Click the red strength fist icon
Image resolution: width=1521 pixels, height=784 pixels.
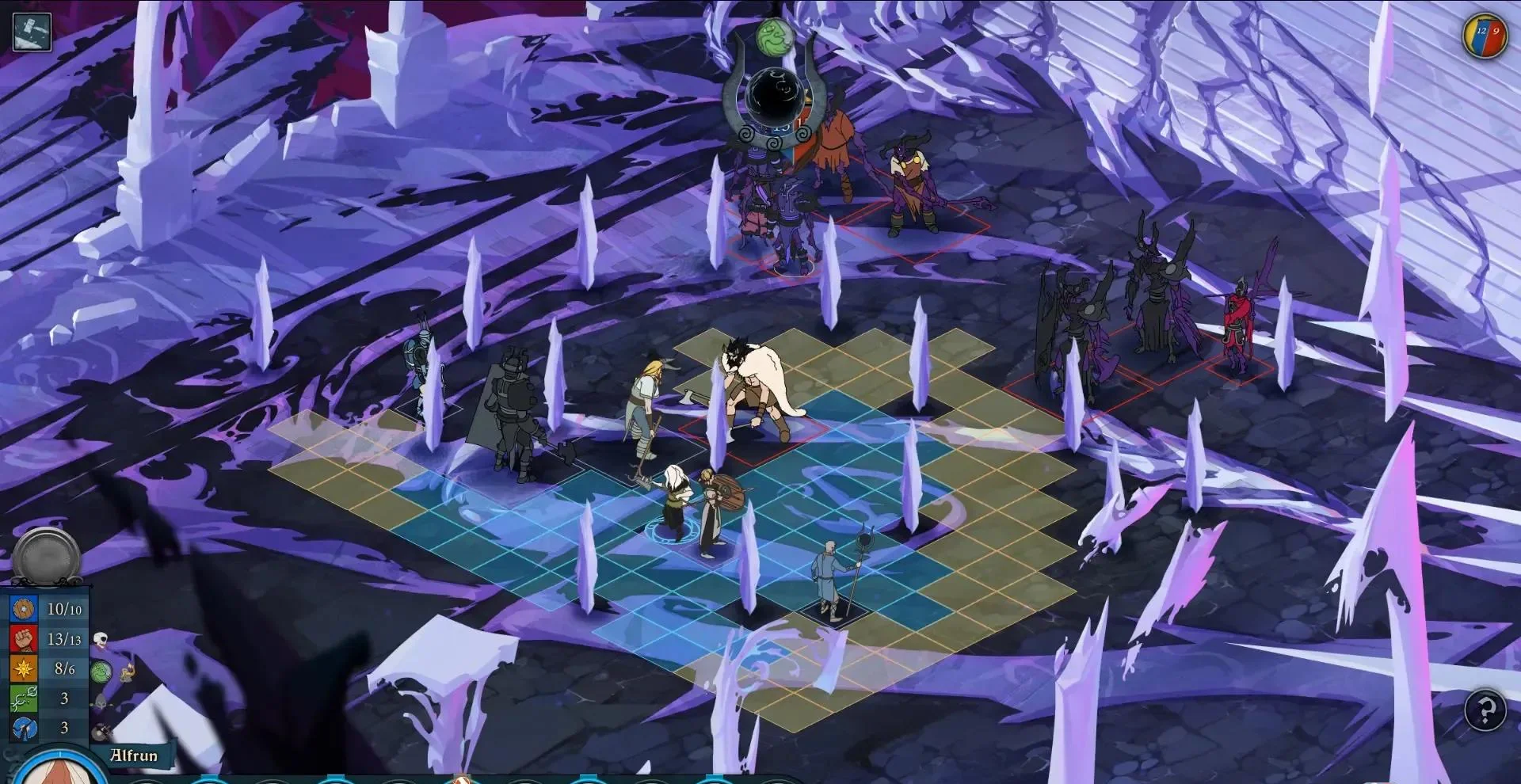point(23,638)
